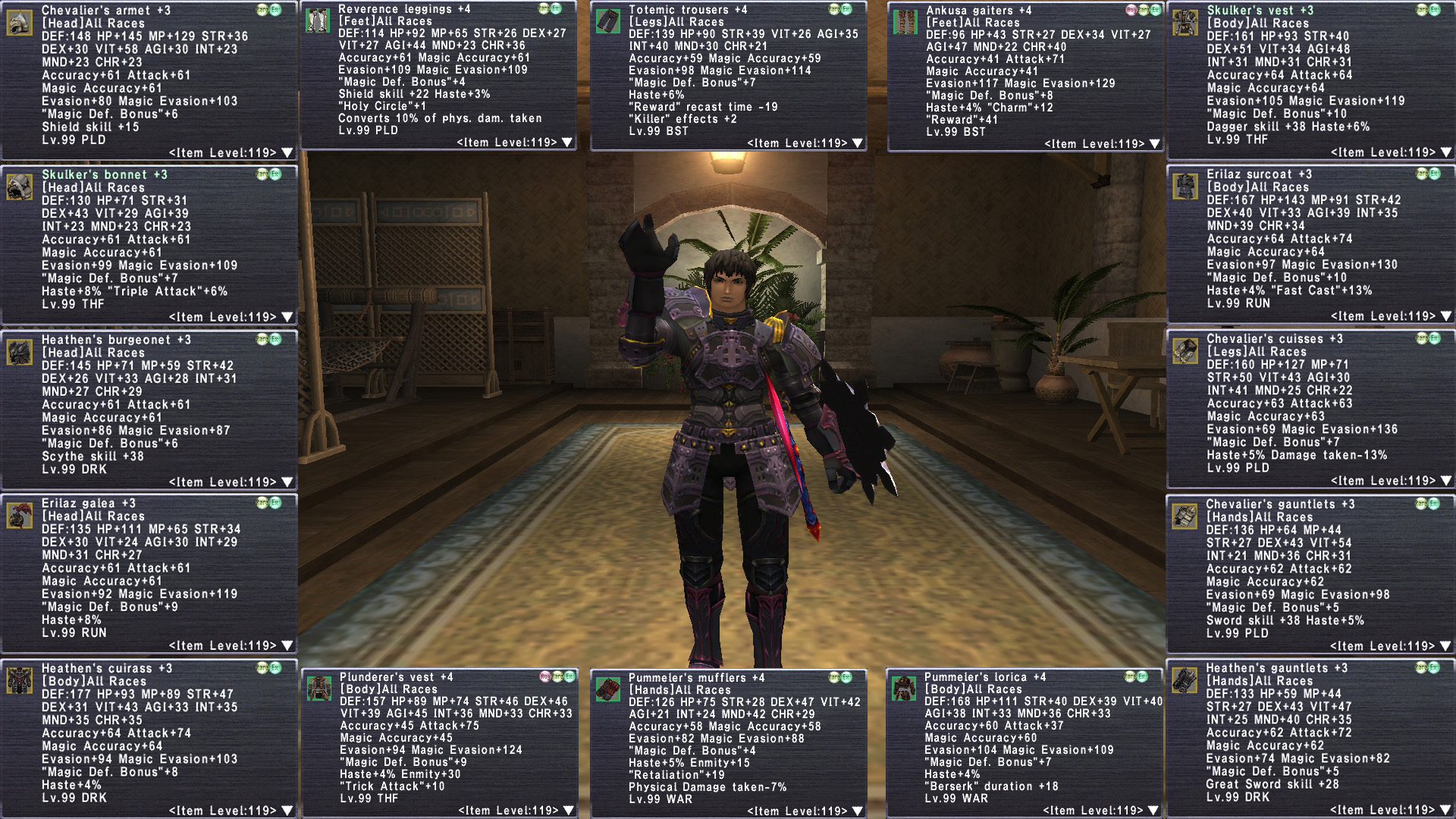The height and width of the screenshot is (819, 1456).
Task: Select the Heathen's cuirass +3 icon
Action: click(20, 680)
